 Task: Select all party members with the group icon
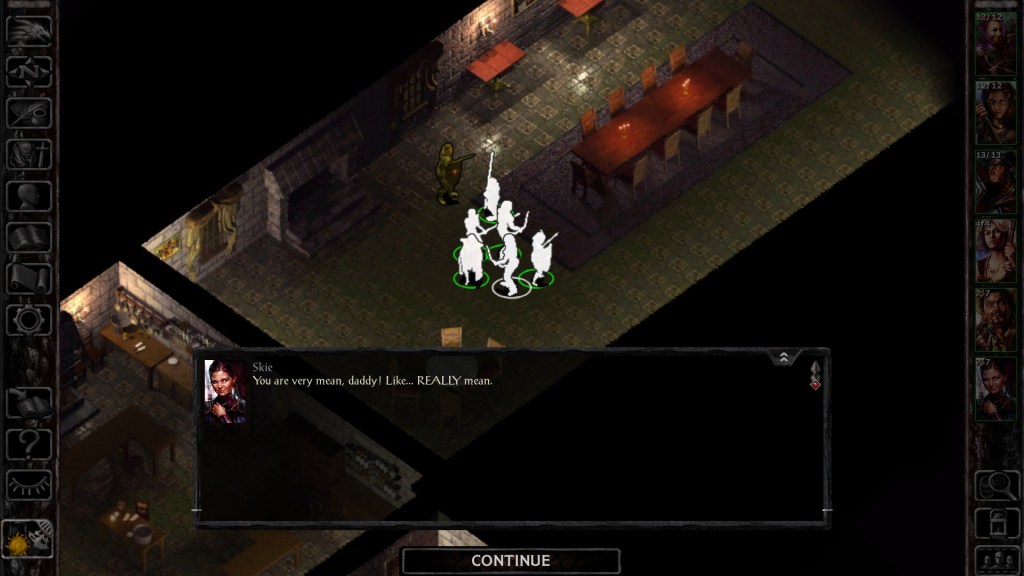coord(995,558)
